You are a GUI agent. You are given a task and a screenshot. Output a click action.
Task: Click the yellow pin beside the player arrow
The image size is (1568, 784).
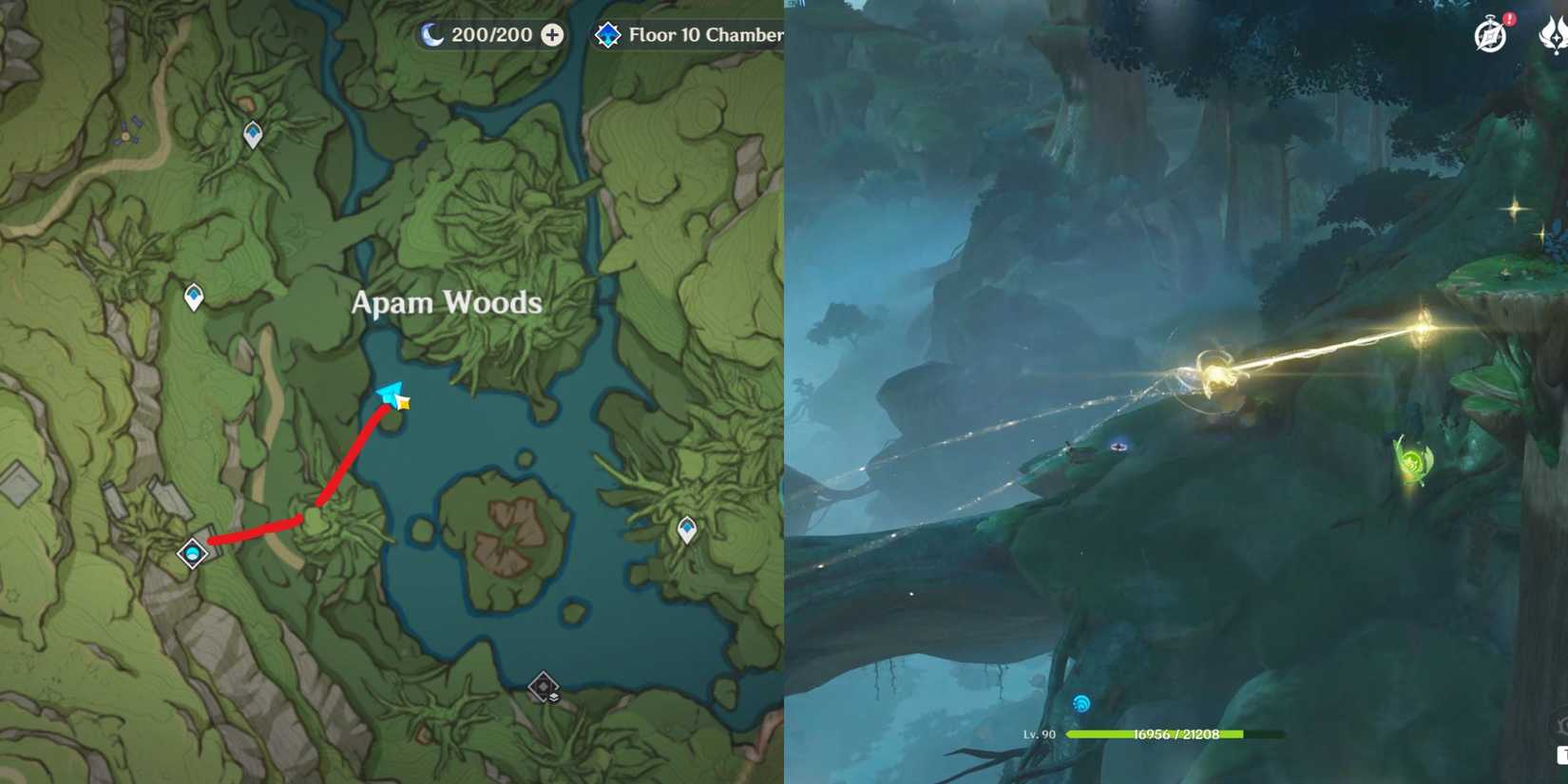[x=405, y=405]
